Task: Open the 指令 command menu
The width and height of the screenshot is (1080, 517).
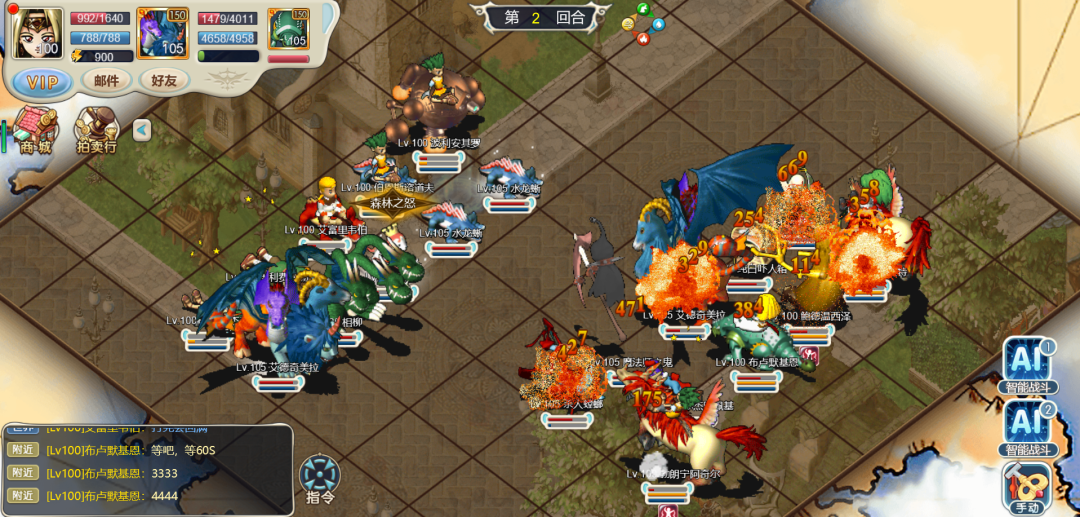Action: point(320,480)
